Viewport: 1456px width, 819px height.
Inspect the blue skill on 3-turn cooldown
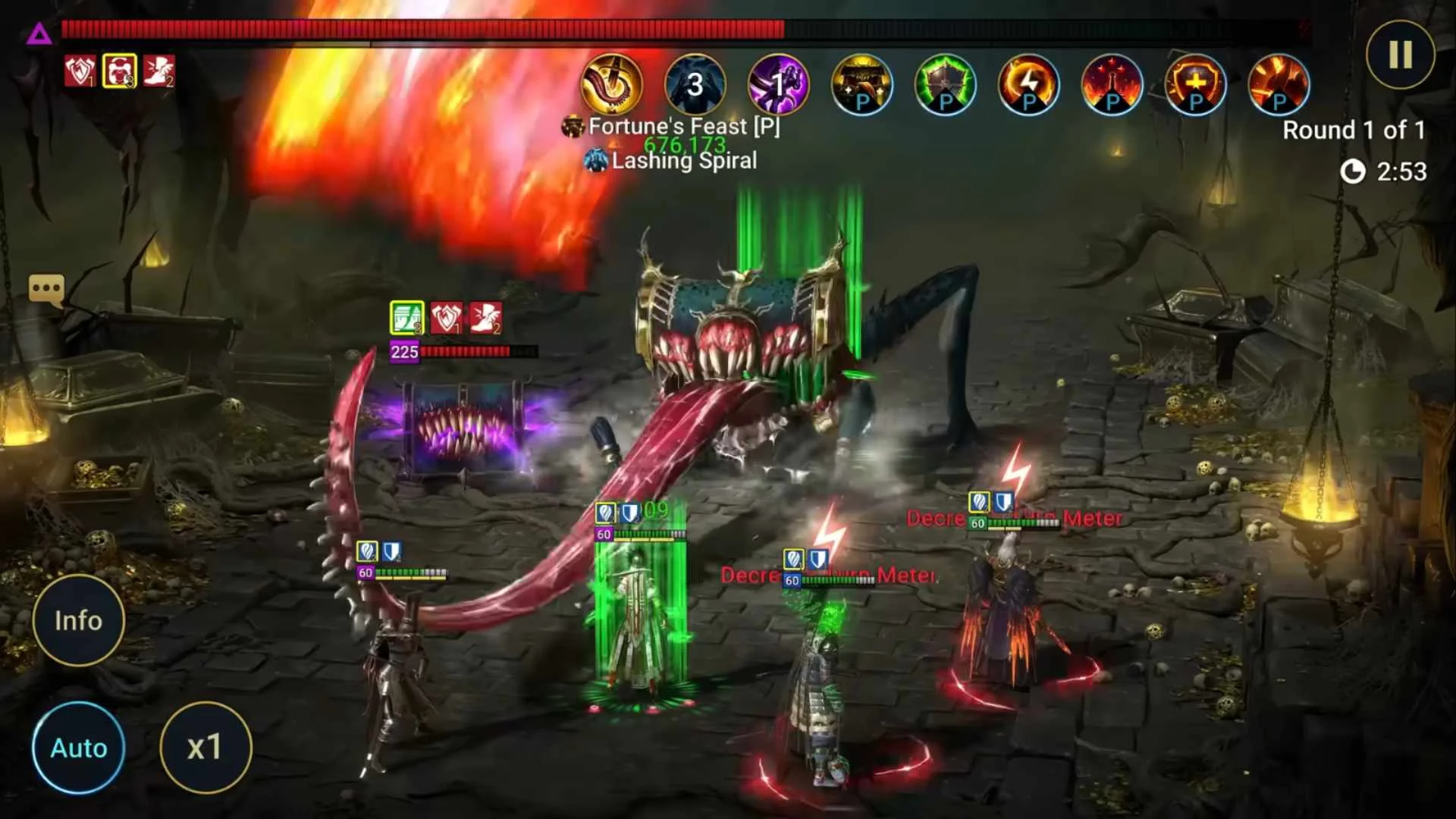[x=695, y=84]
